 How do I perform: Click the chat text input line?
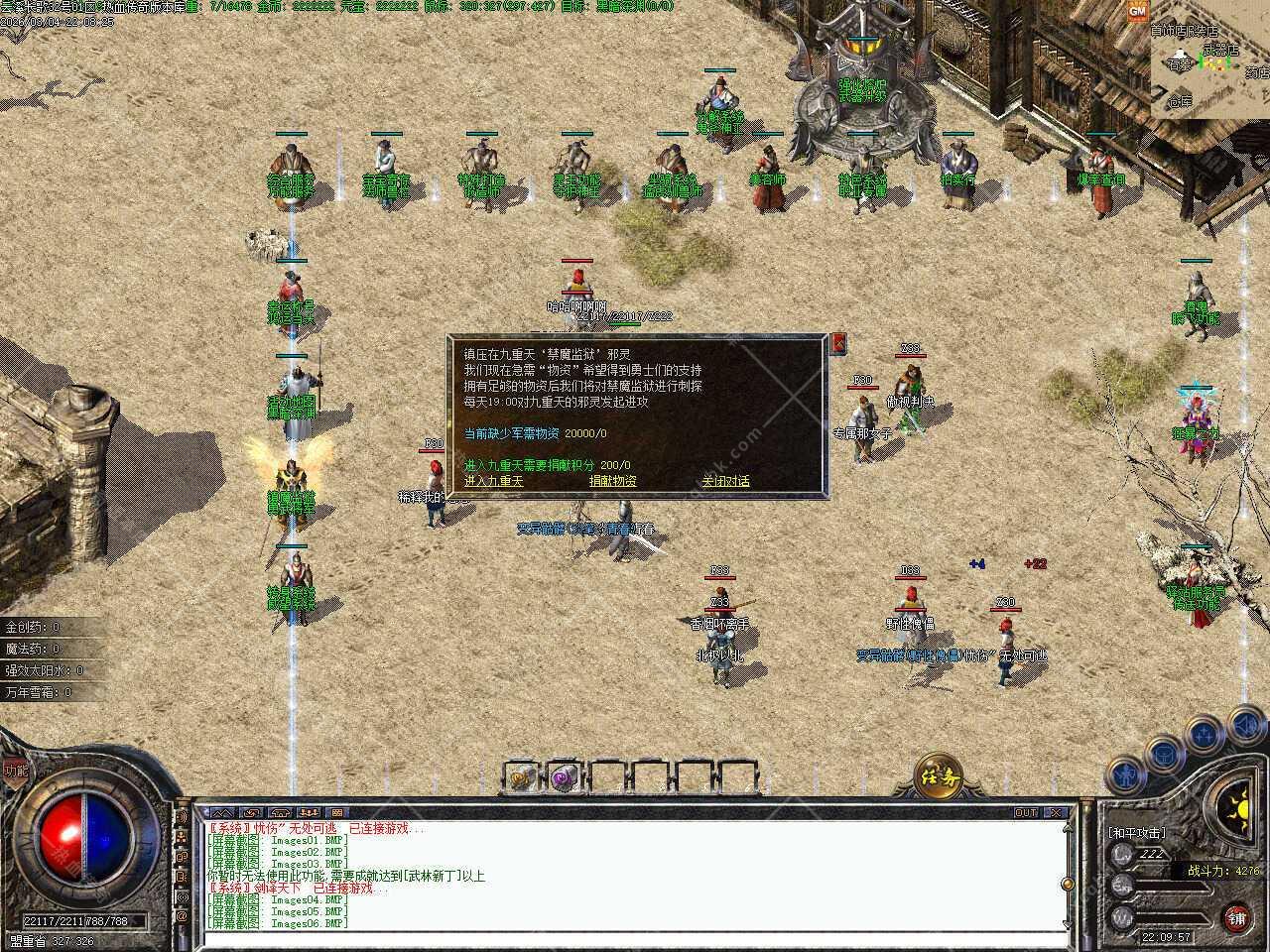(635, 939)
